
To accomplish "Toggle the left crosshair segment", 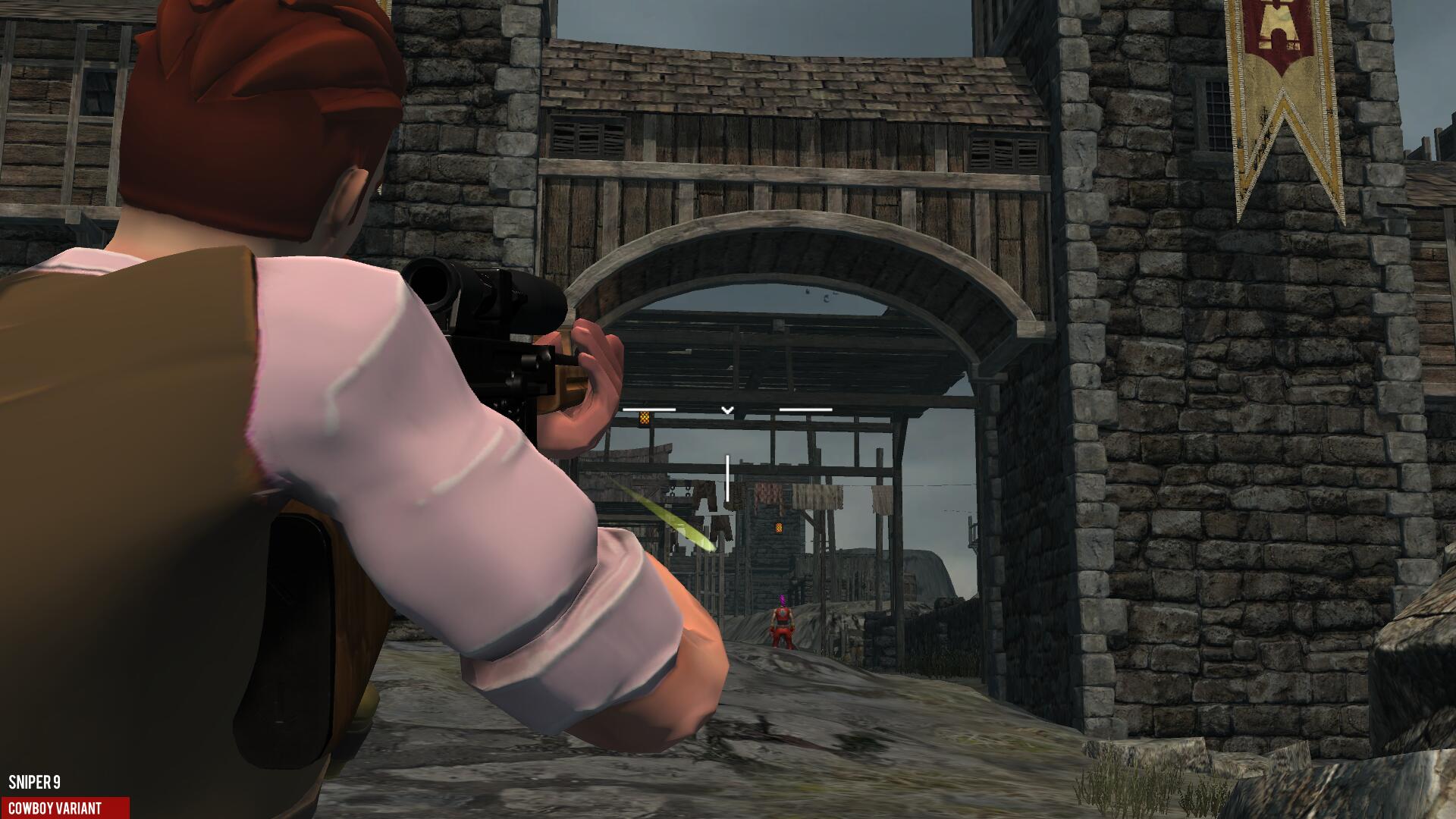I will (x=649, y=409).
